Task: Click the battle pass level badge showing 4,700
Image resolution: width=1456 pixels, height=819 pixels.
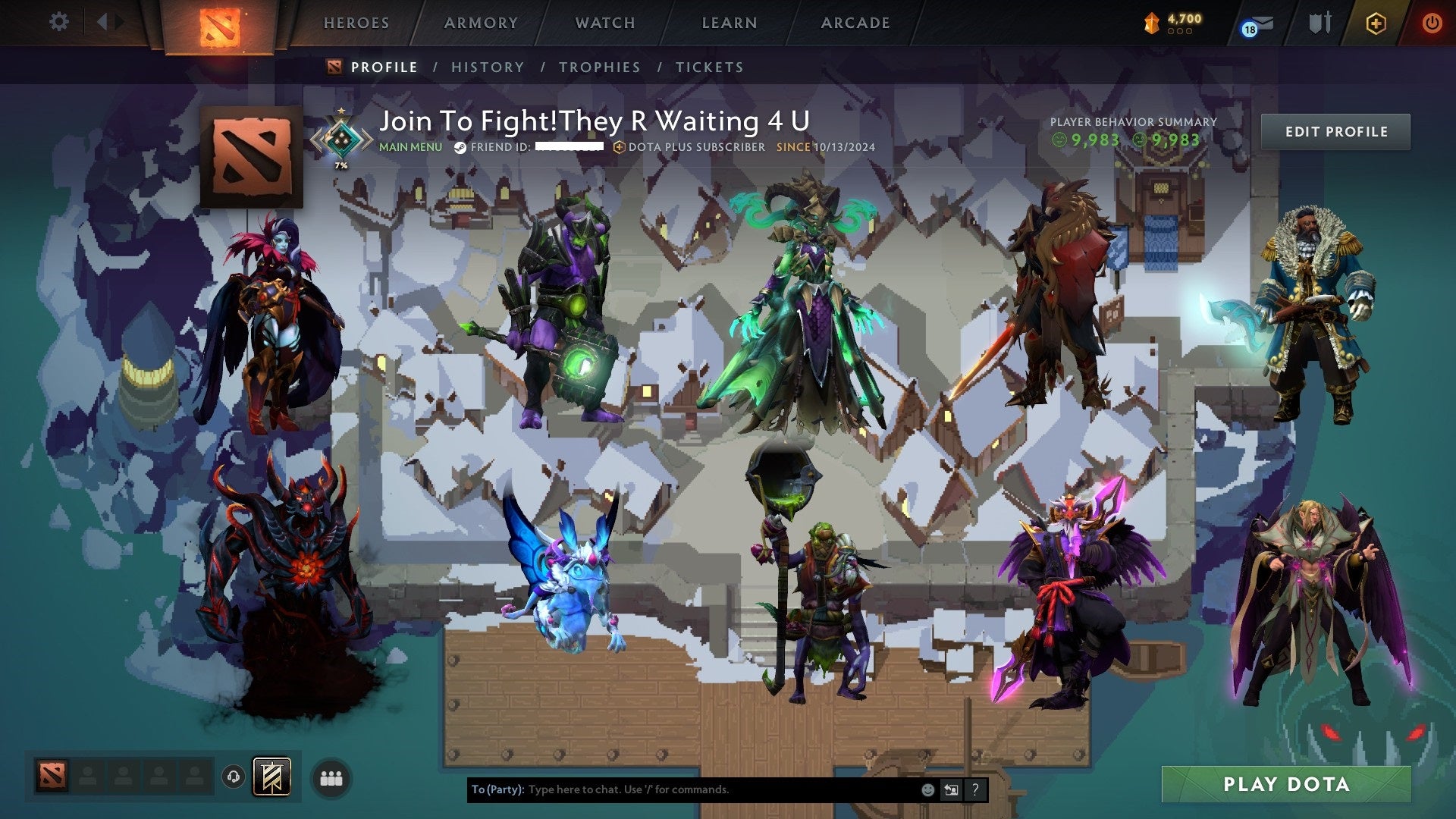Action: pyautogui.click(x=1170, y=23)
